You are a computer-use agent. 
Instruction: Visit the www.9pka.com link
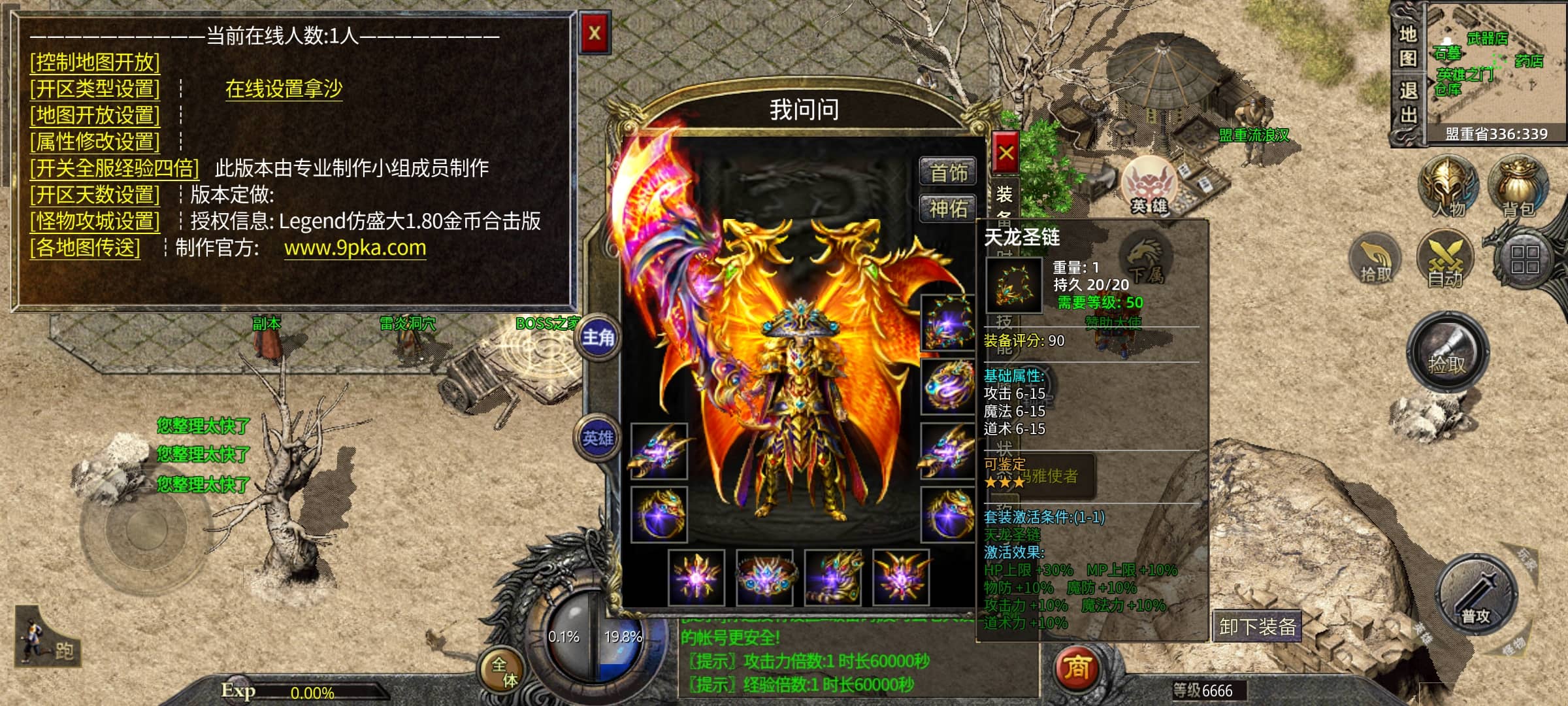tap(355, 248)
